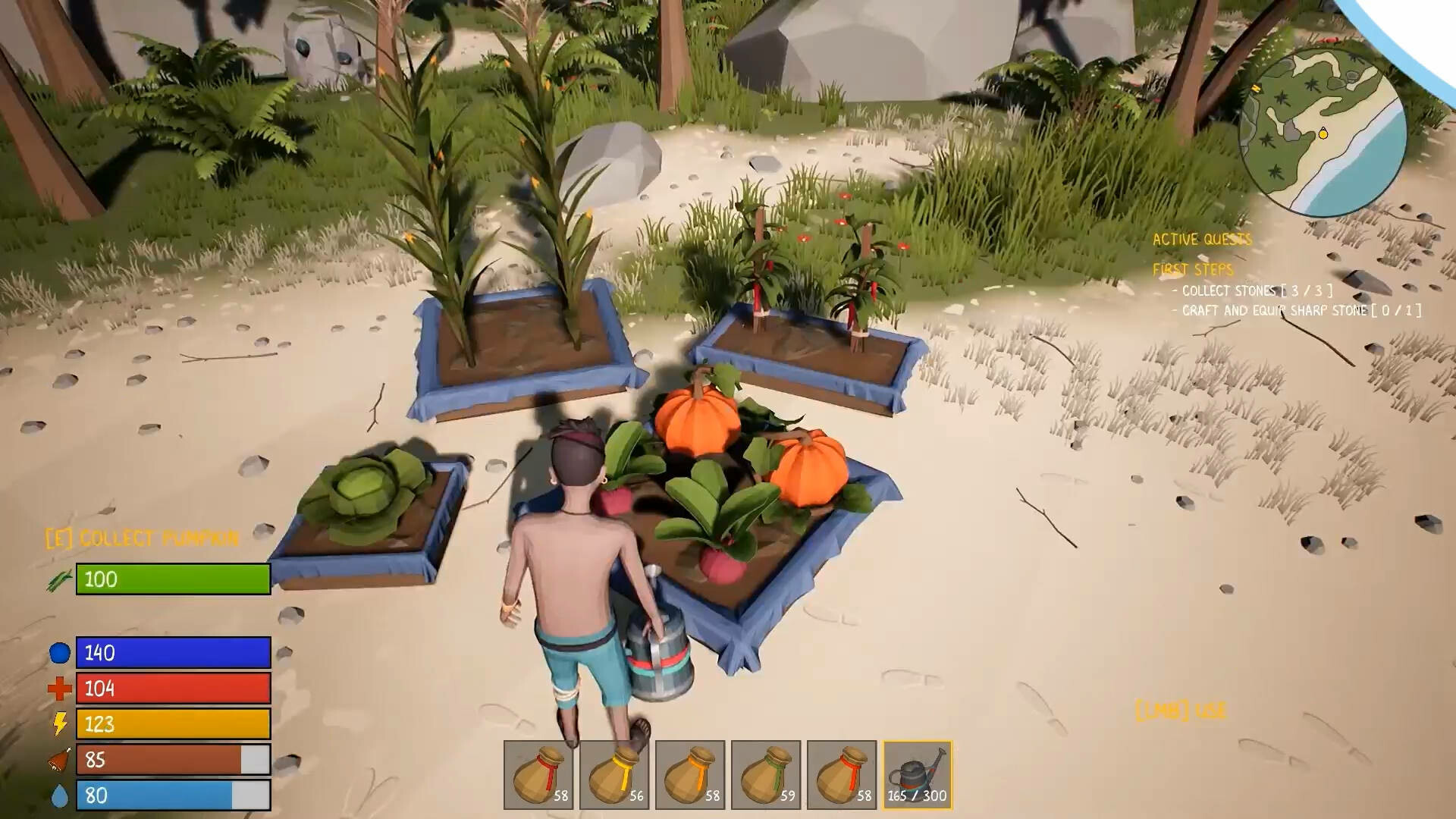Choose the green-ribbon seed bag slot

pos(766,775)
